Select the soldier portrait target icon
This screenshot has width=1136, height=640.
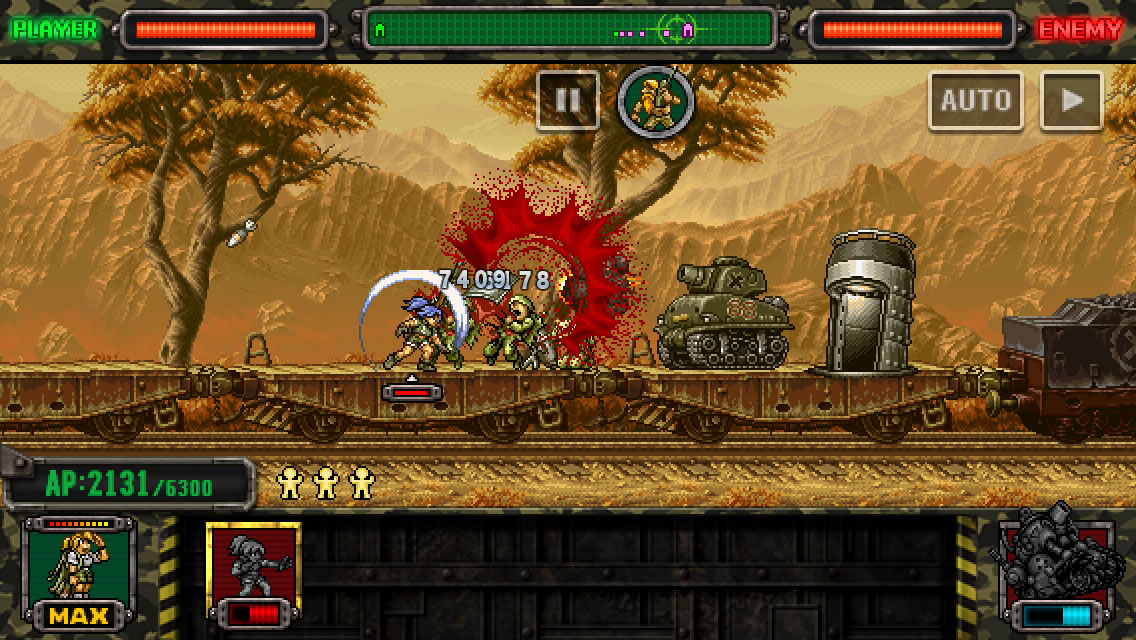tap(656, 101)
